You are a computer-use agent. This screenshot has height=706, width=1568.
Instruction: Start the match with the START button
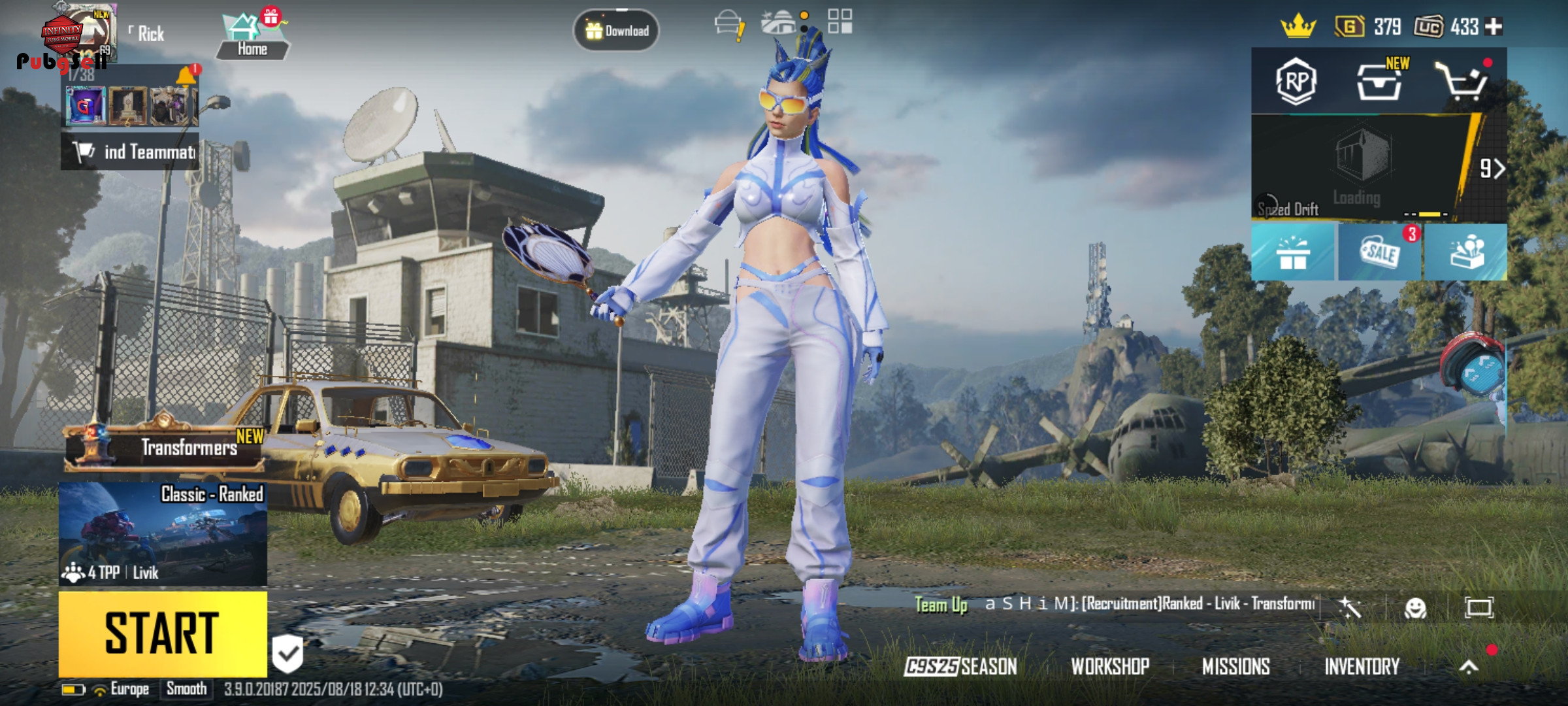(x=163, y=633)
